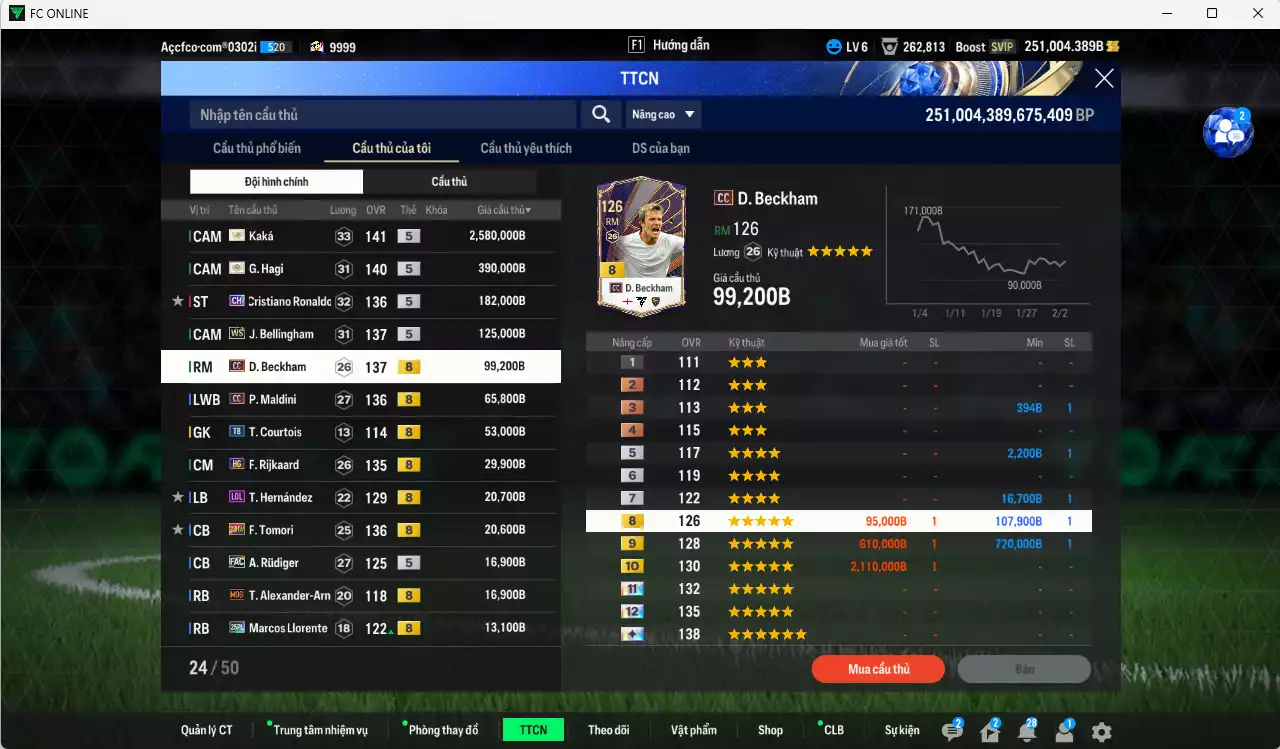Open the settings gear at bottom right
1280x749 pixels.
pyautogui.click(x=1100, y=731)
